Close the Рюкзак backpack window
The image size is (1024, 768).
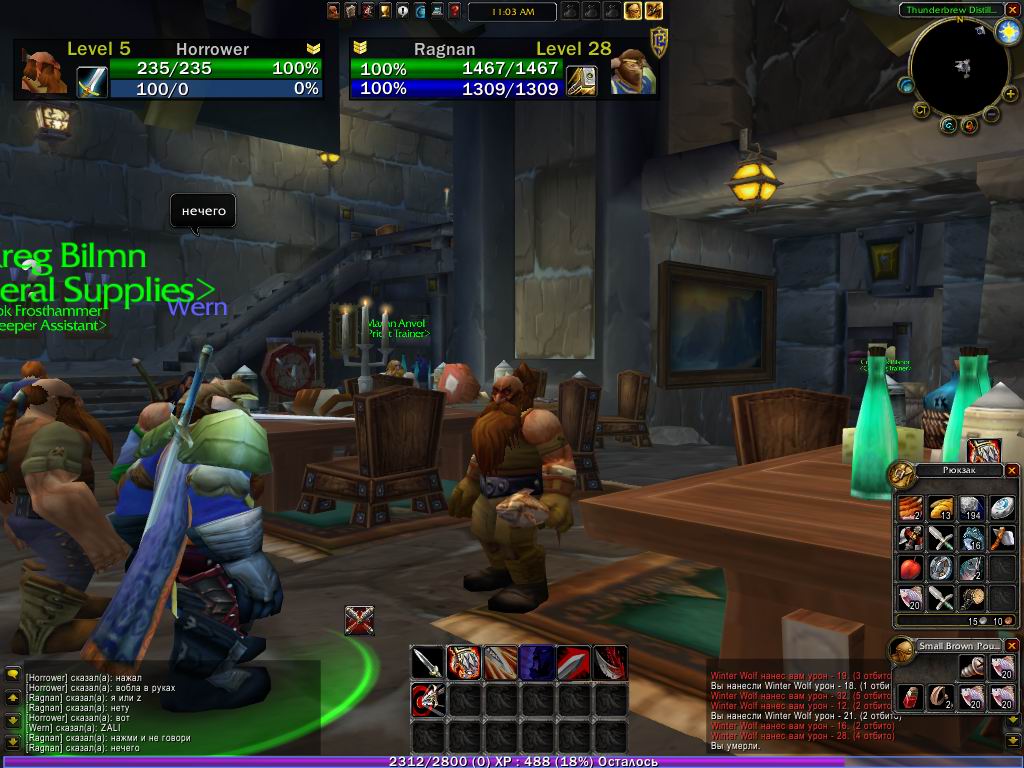(1011, 470)
